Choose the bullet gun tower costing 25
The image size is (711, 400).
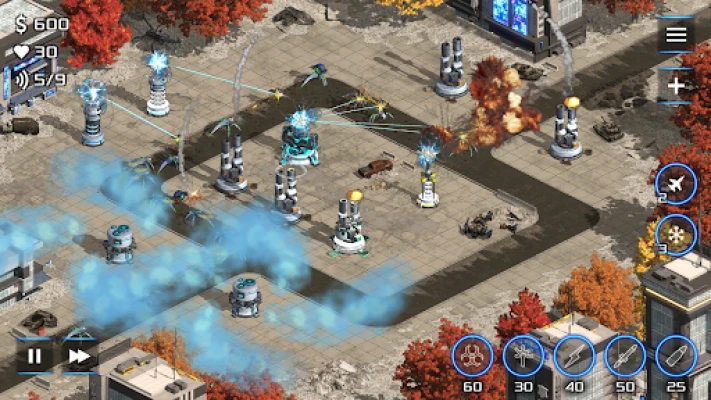tap(676, 356)
